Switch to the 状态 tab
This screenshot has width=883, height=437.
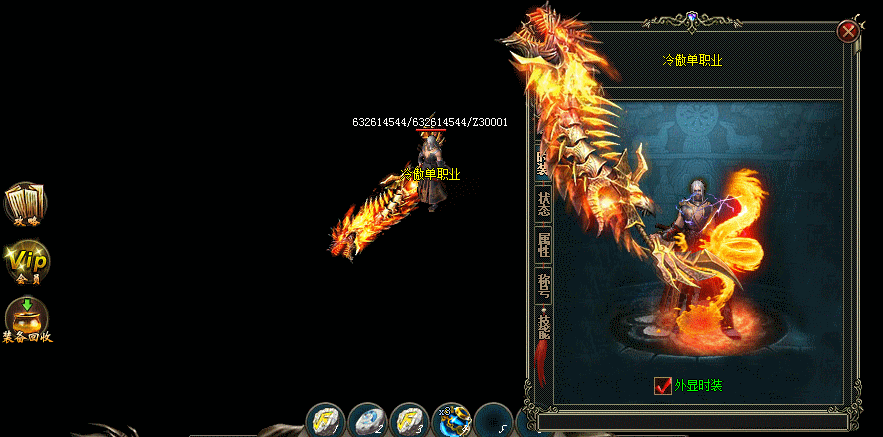(544, 203)
